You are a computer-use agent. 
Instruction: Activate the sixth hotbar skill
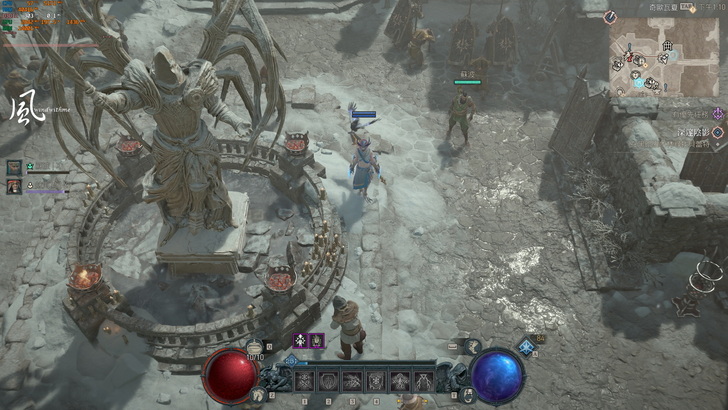(x=424, y=381)
